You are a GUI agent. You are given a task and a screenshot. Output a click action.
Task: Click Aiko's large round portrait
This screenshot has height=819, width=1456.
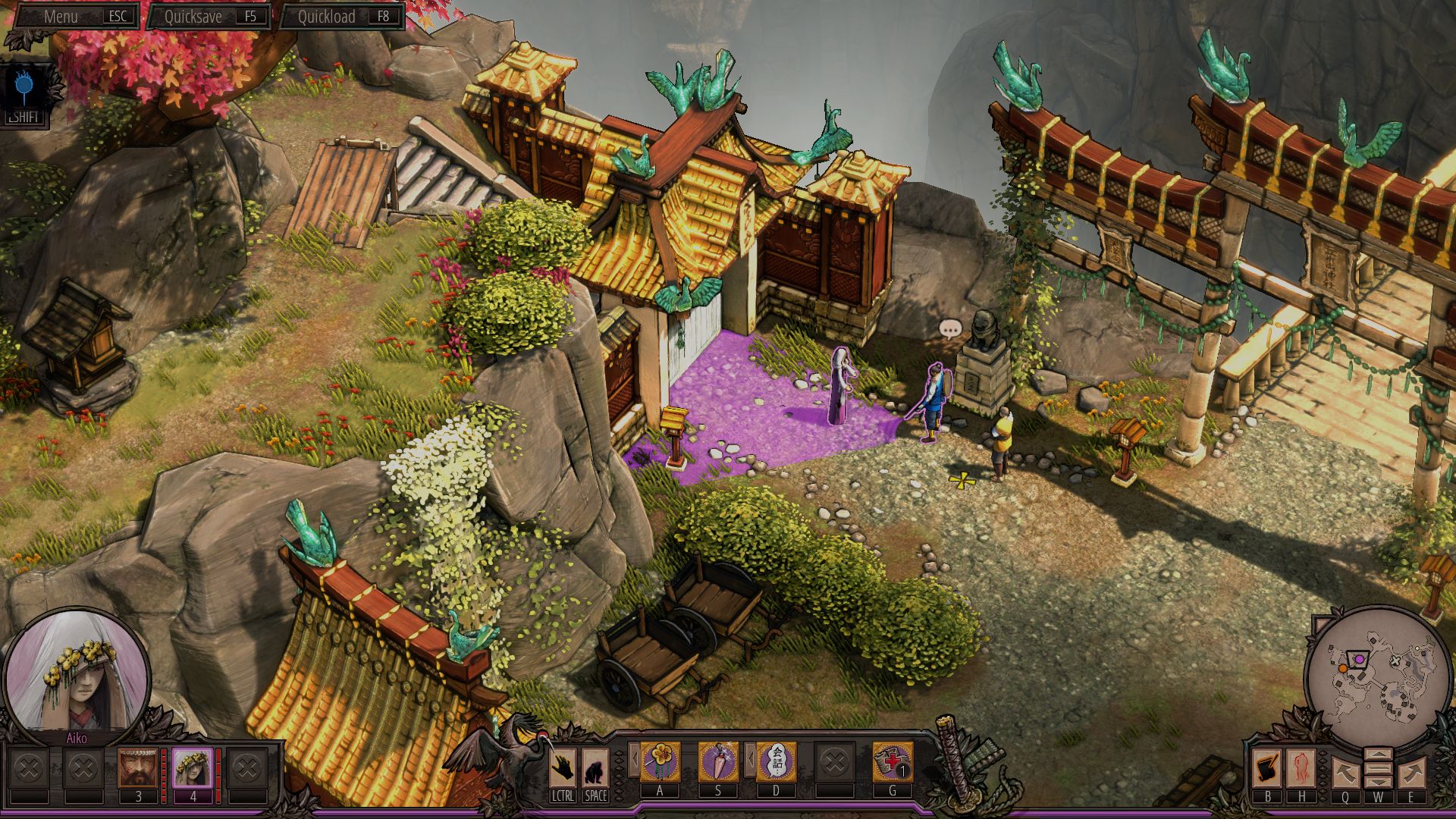point(76,680)
